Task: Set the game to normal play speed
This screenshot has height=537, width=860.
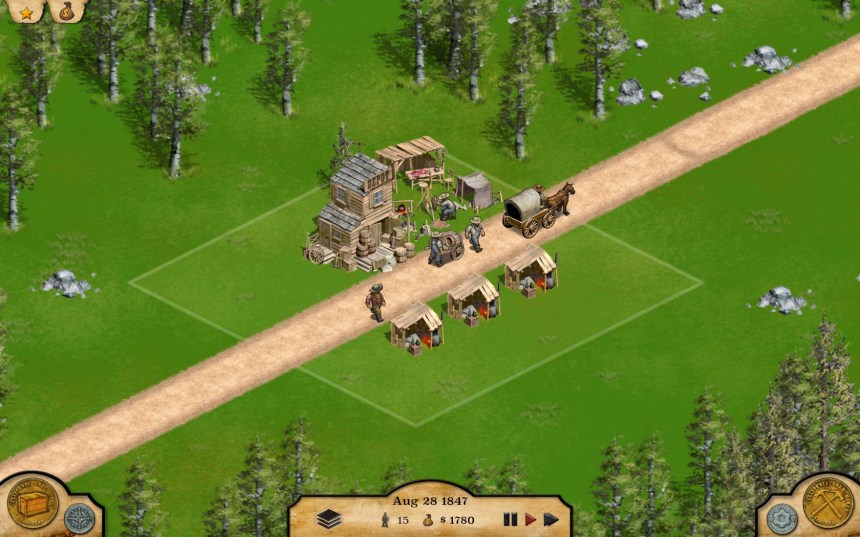Action: pos(530,519)
